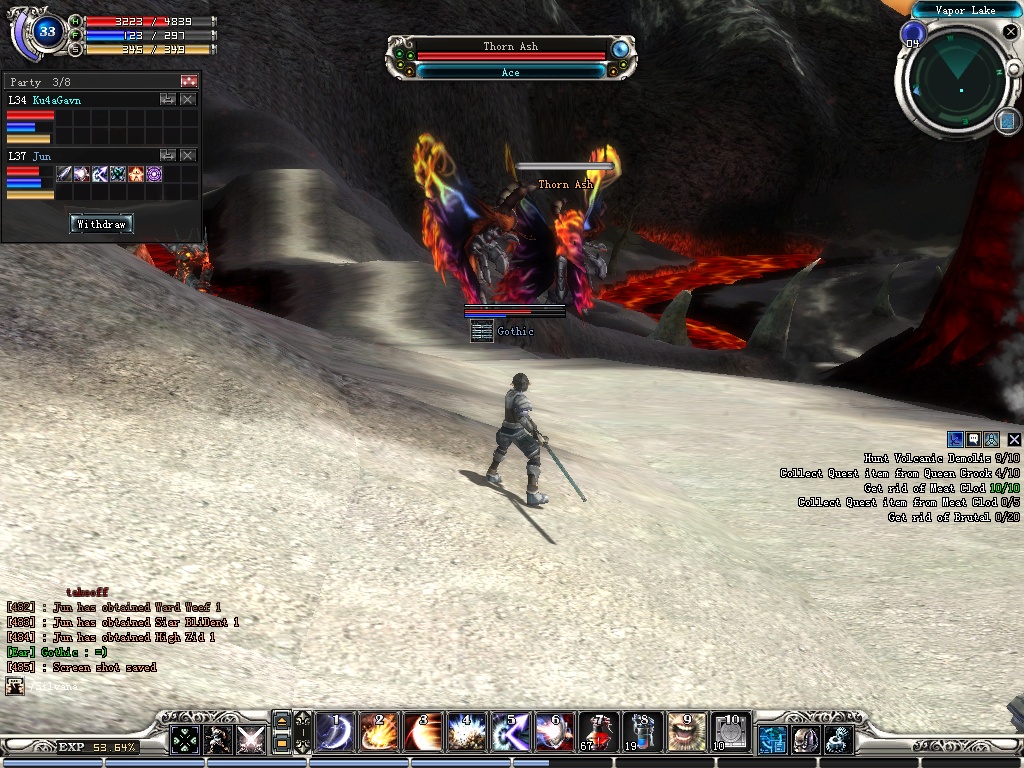
Task: Use the red HP potion in slot 7
Action: [598, 733]
